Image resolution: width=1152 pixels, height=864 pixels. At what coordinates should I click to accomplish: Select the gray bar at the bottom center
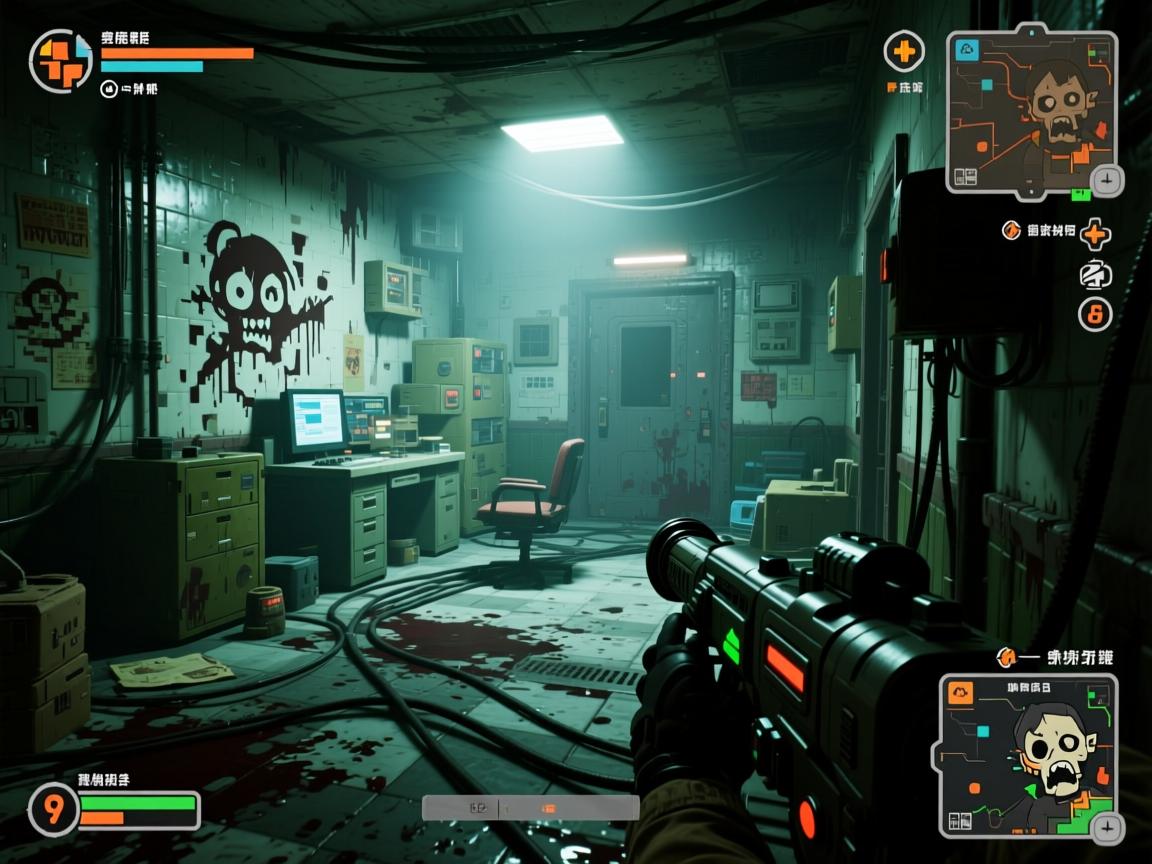(530, 807)
